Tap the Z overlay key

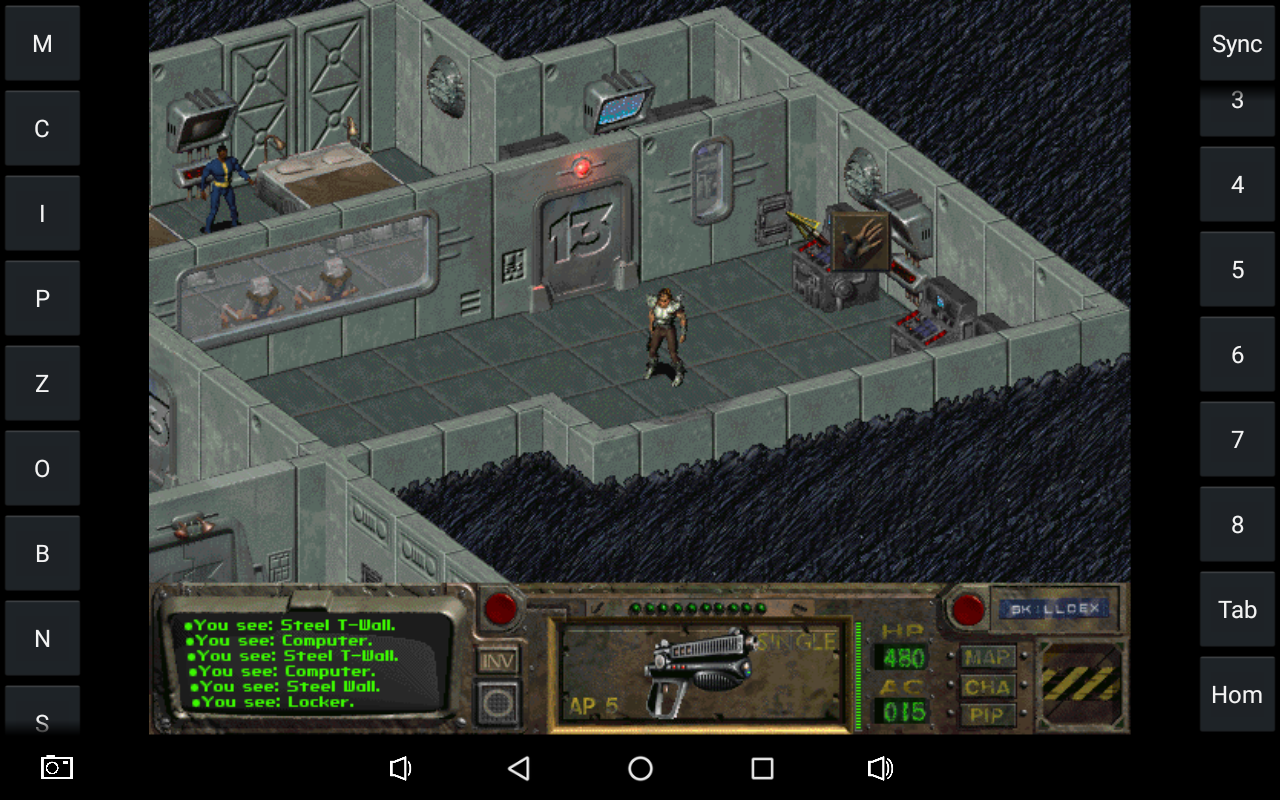42,384
